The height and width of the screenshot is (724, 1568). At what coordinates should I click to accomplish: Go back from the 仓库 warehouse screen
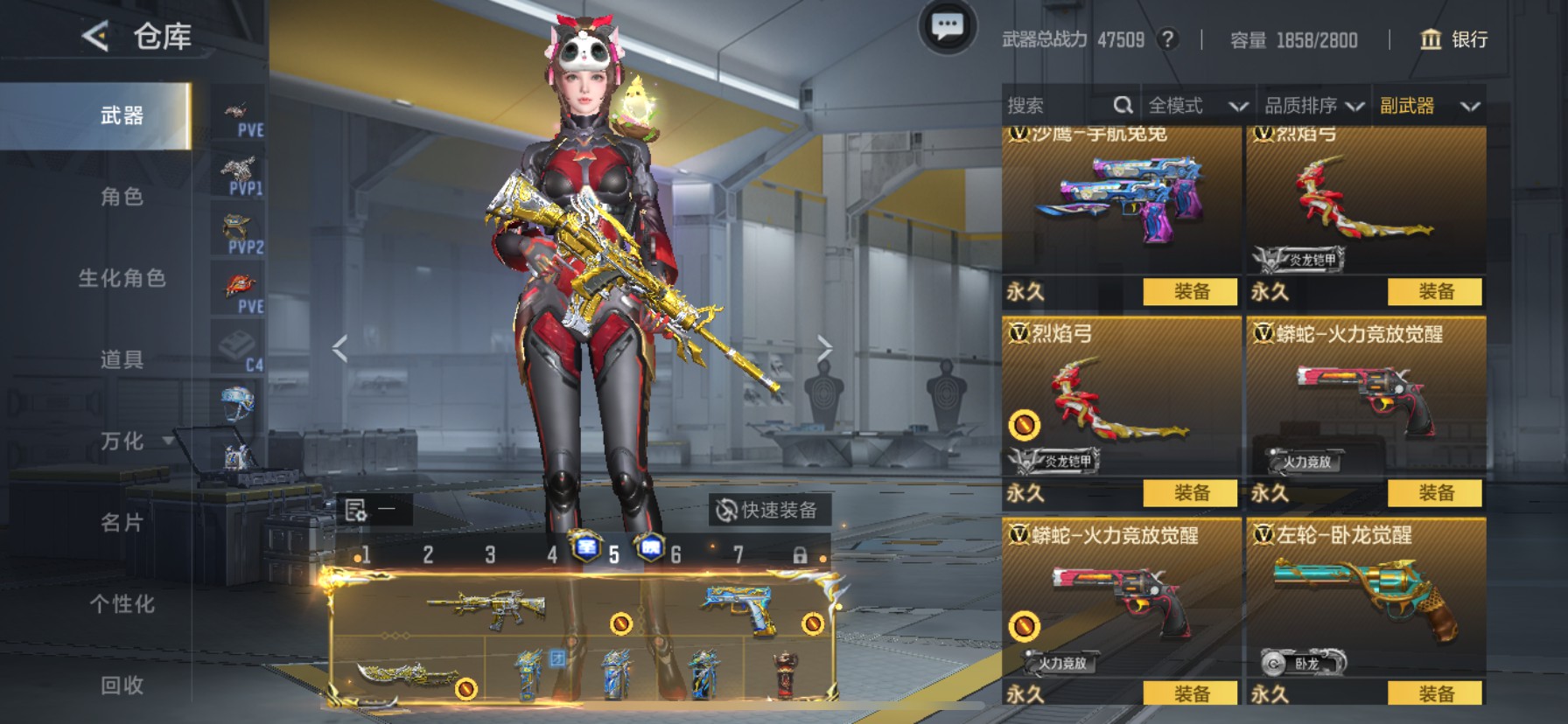(95, 36)
